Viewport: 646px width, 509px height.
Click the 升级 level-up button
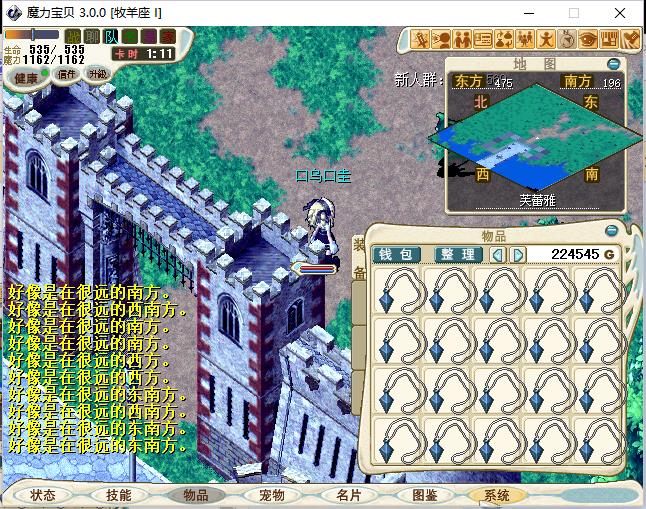click(98, 73)
